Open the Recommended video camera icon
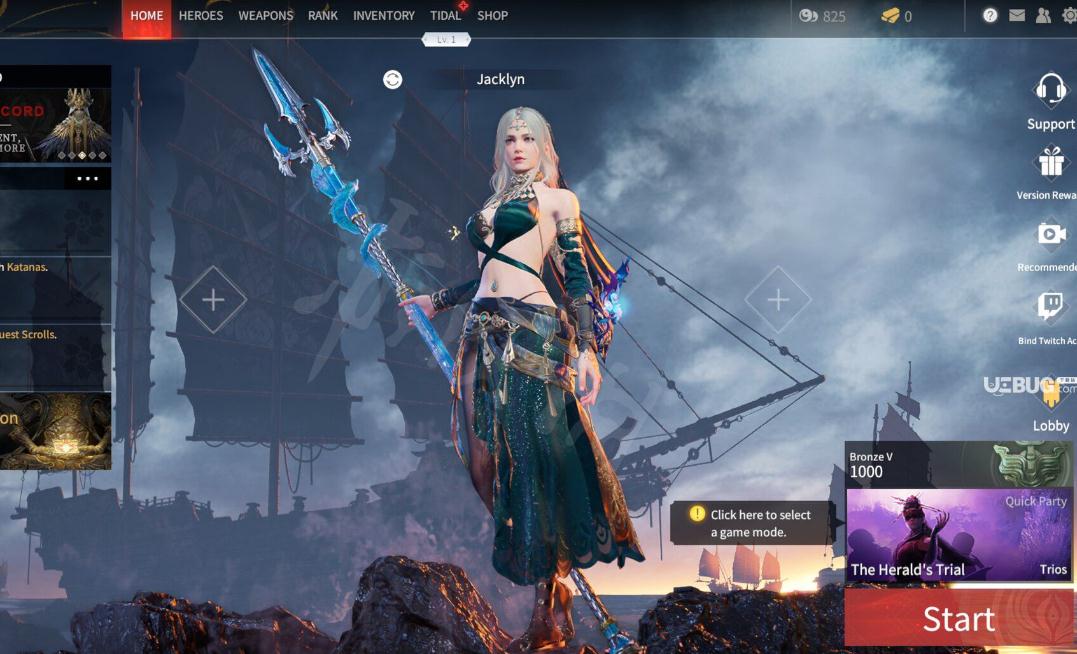1077x654 pixels. [1051, 235]
